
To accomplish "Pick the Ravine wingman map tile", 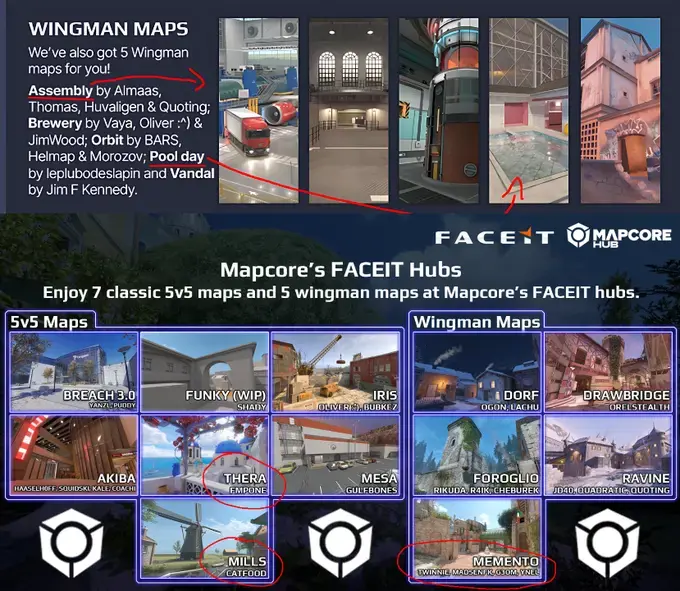I will (608, 453).
